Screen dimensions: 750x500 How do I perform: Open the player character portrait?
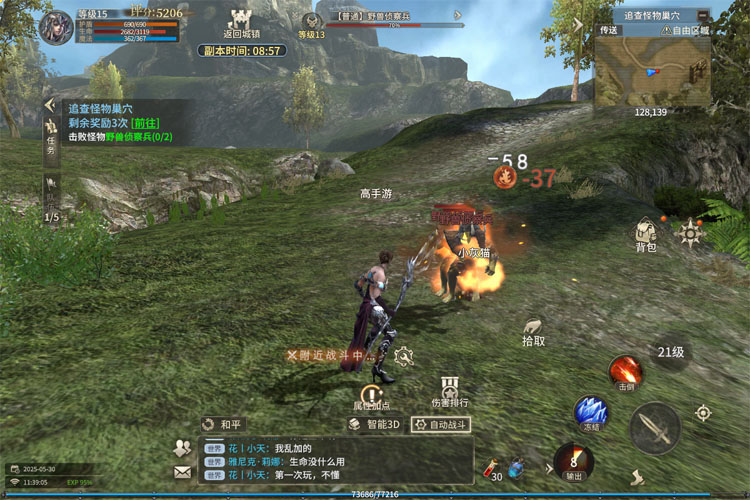(x=56, y=27)
